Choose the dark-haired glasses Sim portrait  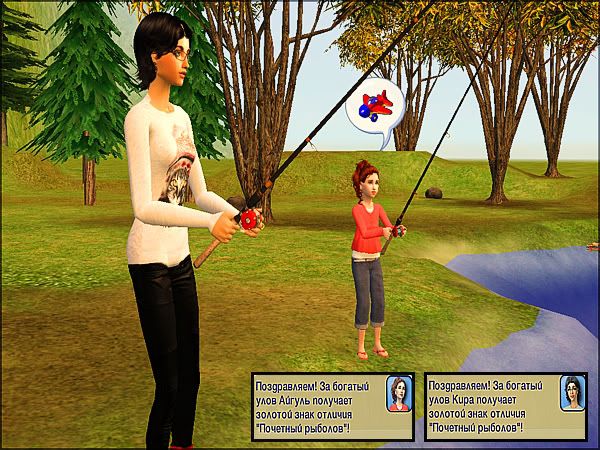click(x=571, y=395)
